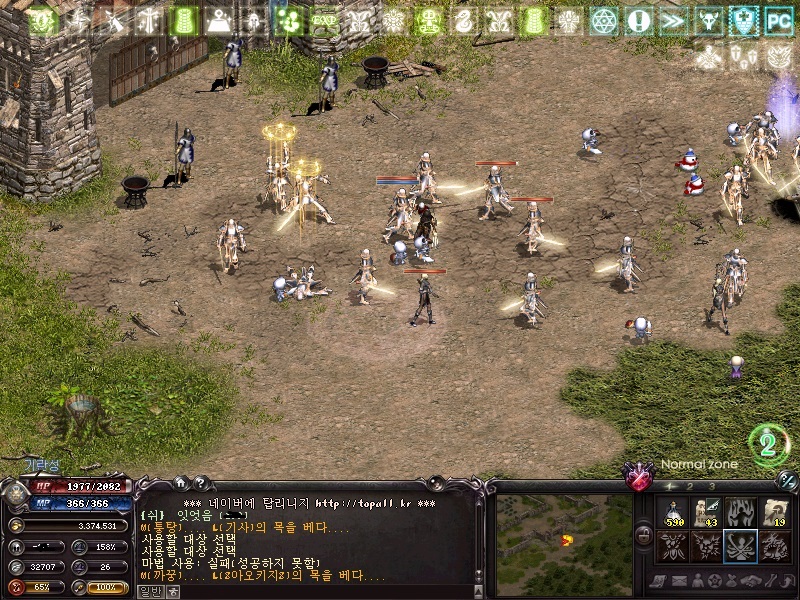800x600 pixels.
Task: Click the crossed-swords PvP zone emblem
Action: (x=636, y=476)
